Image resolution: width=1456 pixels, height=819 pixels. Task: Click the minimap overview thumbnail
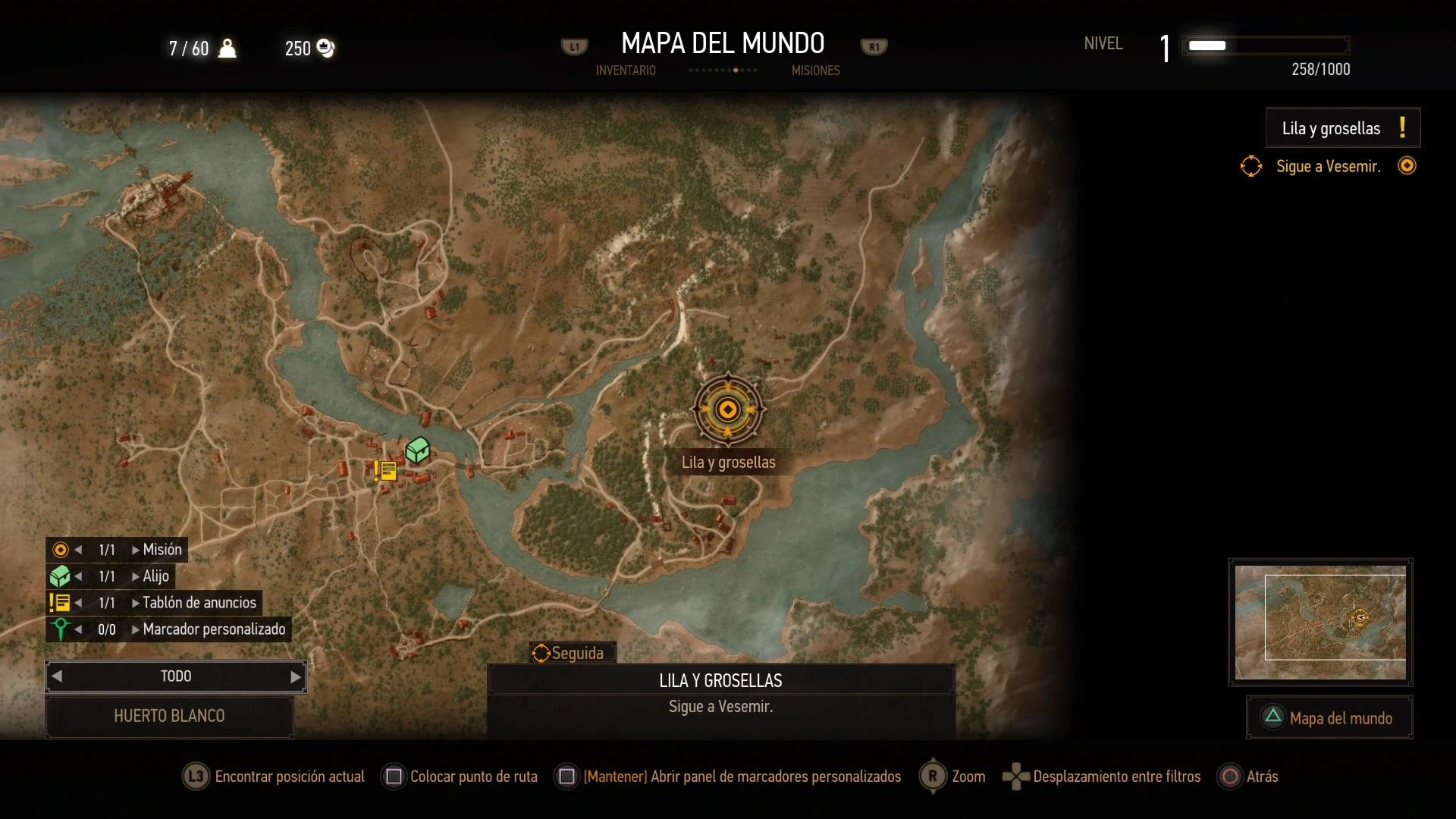pos(1320,622)
